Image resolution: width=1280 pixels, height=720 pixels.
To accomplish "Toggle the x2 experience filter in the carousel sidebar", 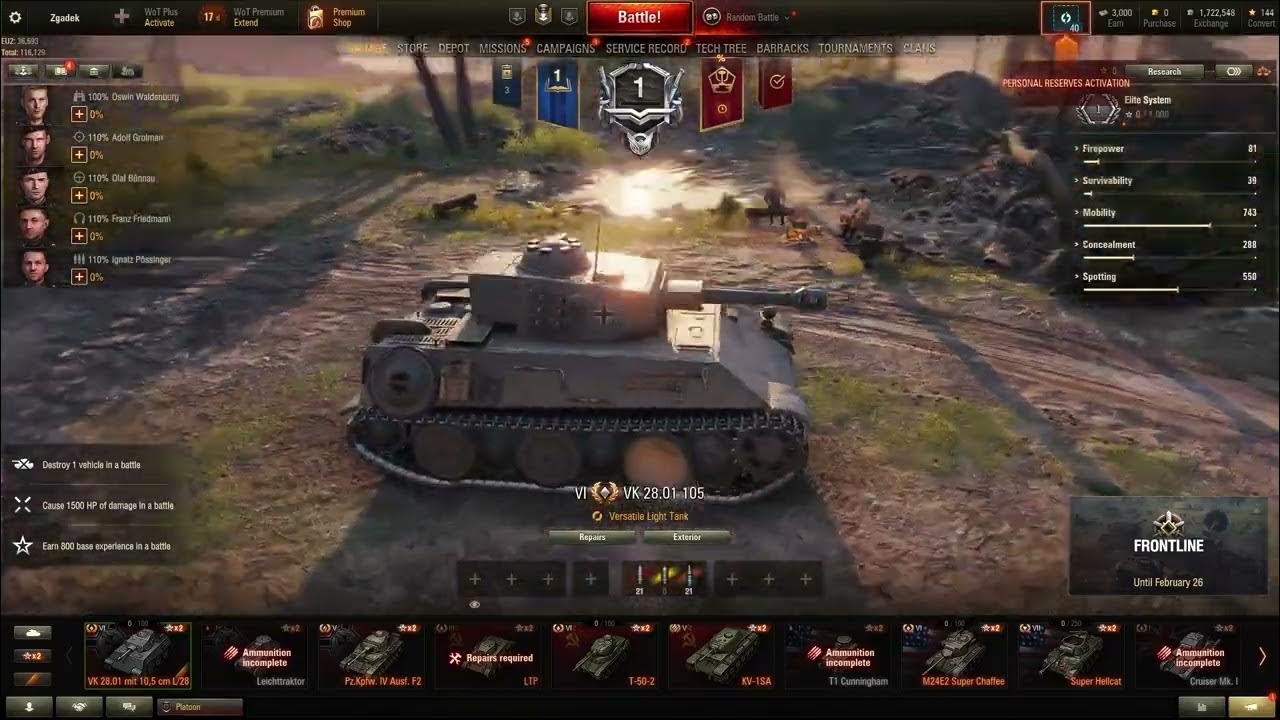I will [x=33, y=655].
